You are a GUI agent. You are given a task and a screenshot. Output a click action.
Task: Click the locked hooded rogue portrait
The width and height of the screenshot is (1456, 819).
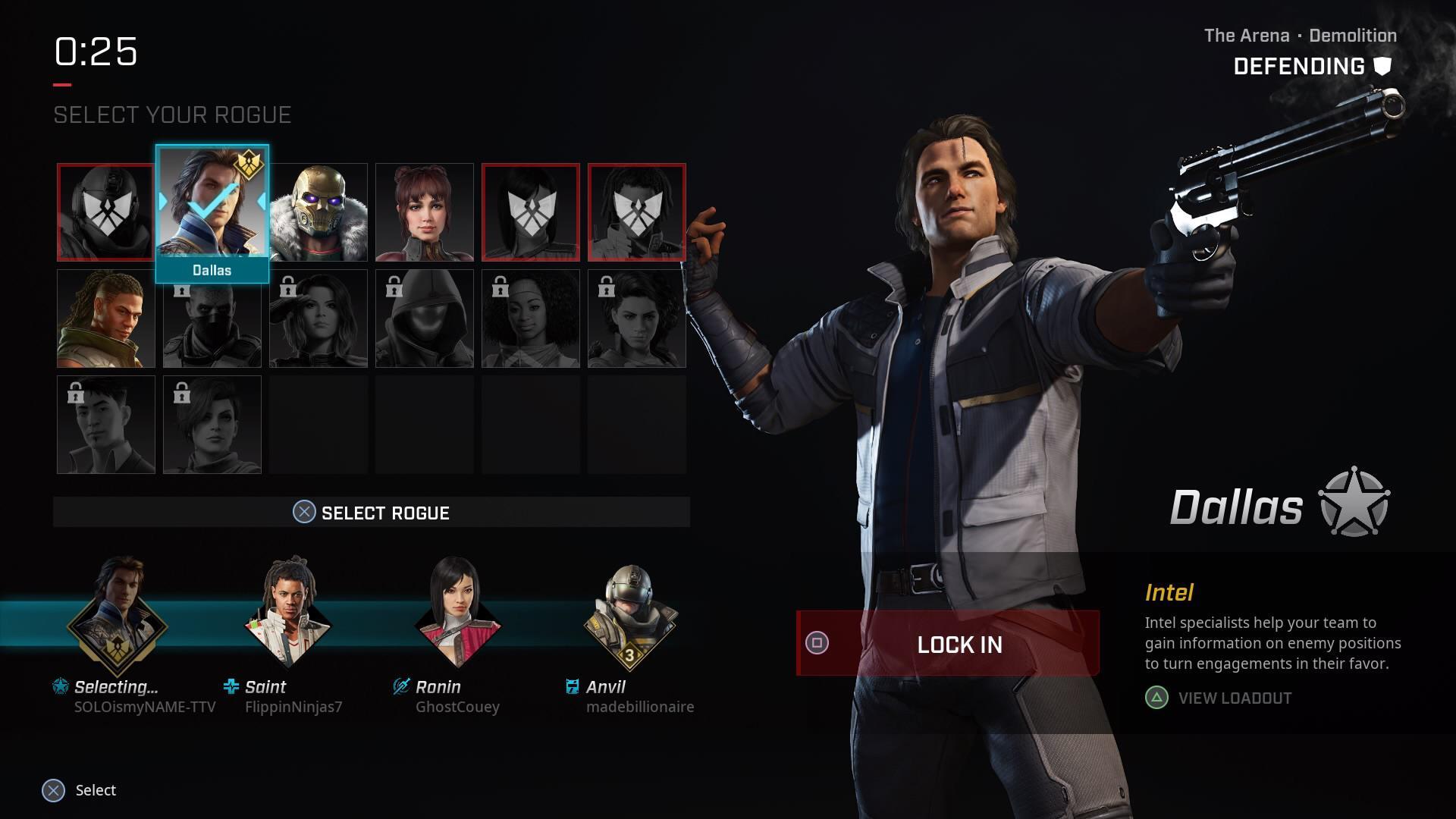(x=424, y=318)
